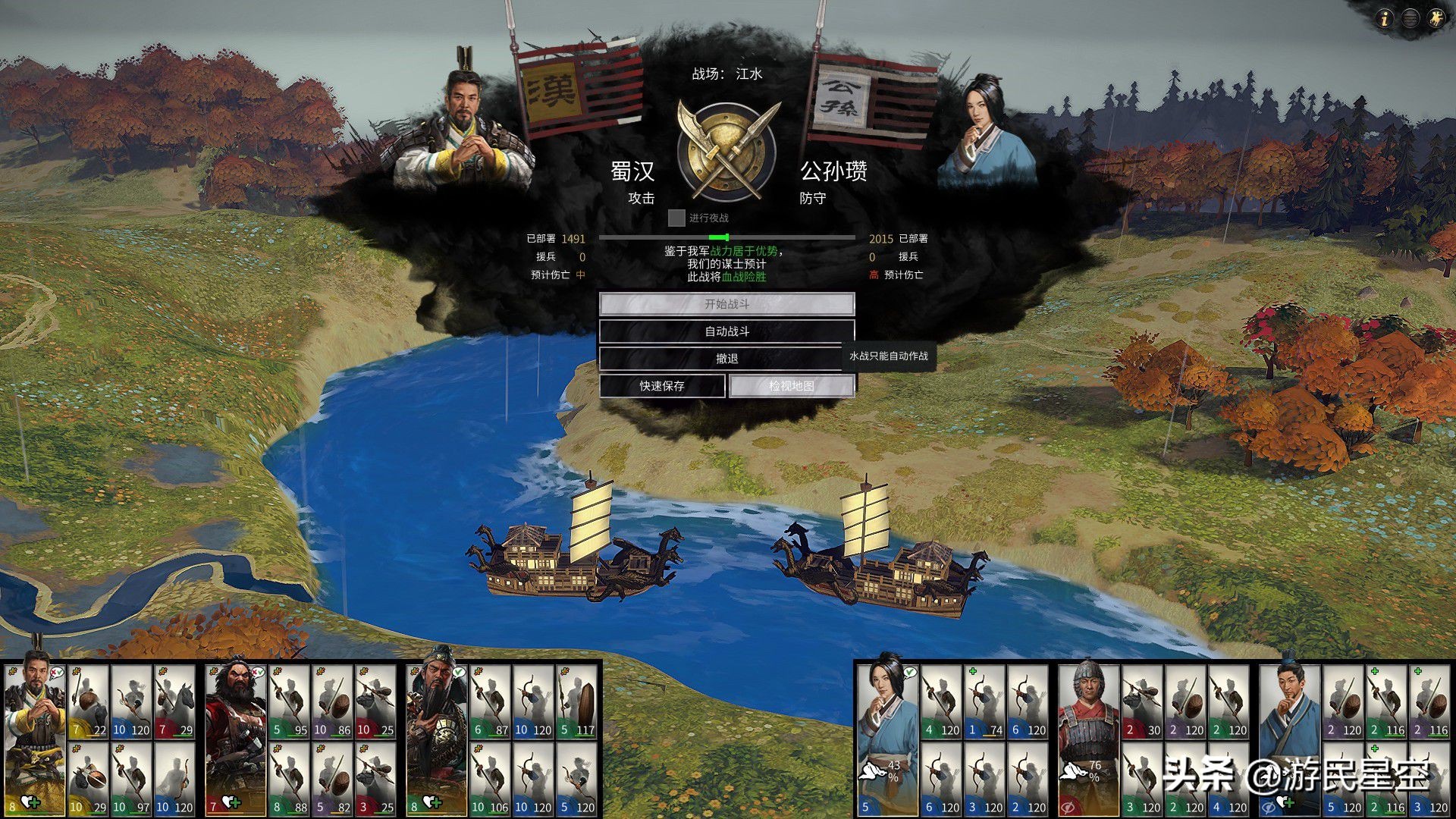
Task: Open the game menu list icon
Action: (1410, 19)
